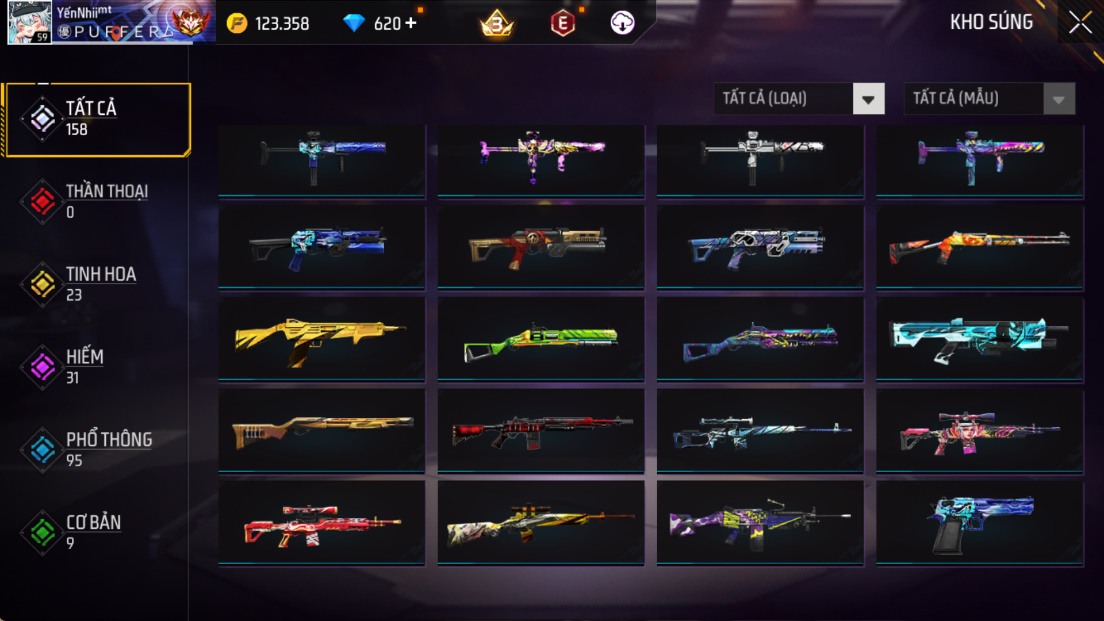Viewport: 1104px width, 621px height.
Task: Open the Hiếm rarity category
Action: point(96,367)
